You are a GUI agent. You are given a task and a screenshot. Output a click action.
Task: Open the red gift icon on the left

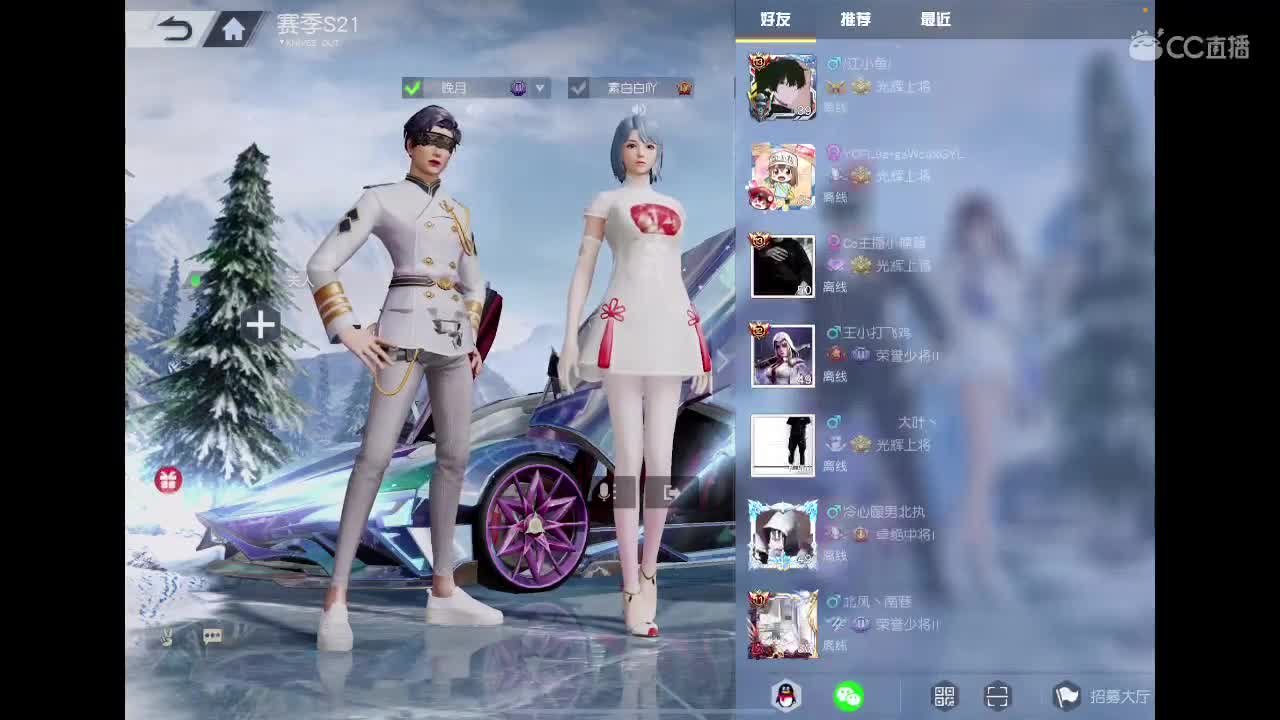pos(168,481)
